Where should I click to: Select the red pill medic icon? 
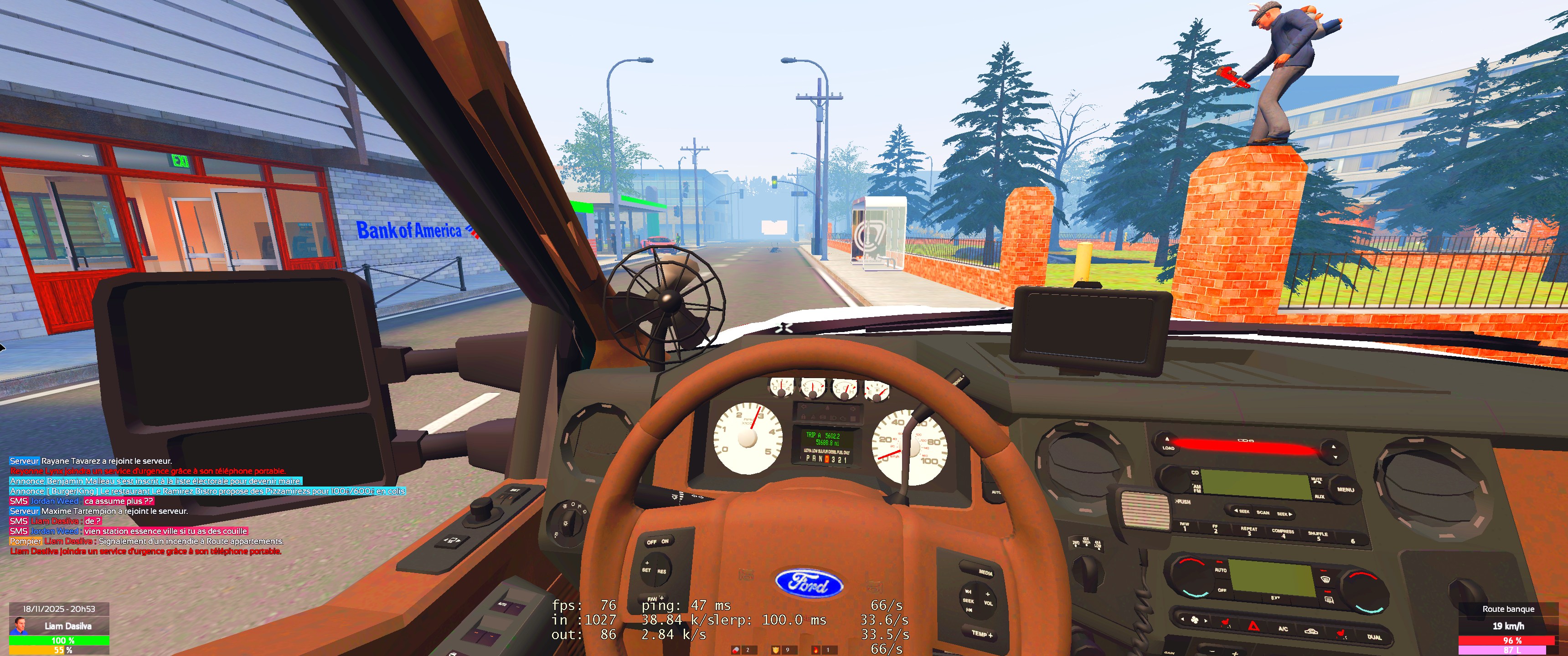coord(737,650)
